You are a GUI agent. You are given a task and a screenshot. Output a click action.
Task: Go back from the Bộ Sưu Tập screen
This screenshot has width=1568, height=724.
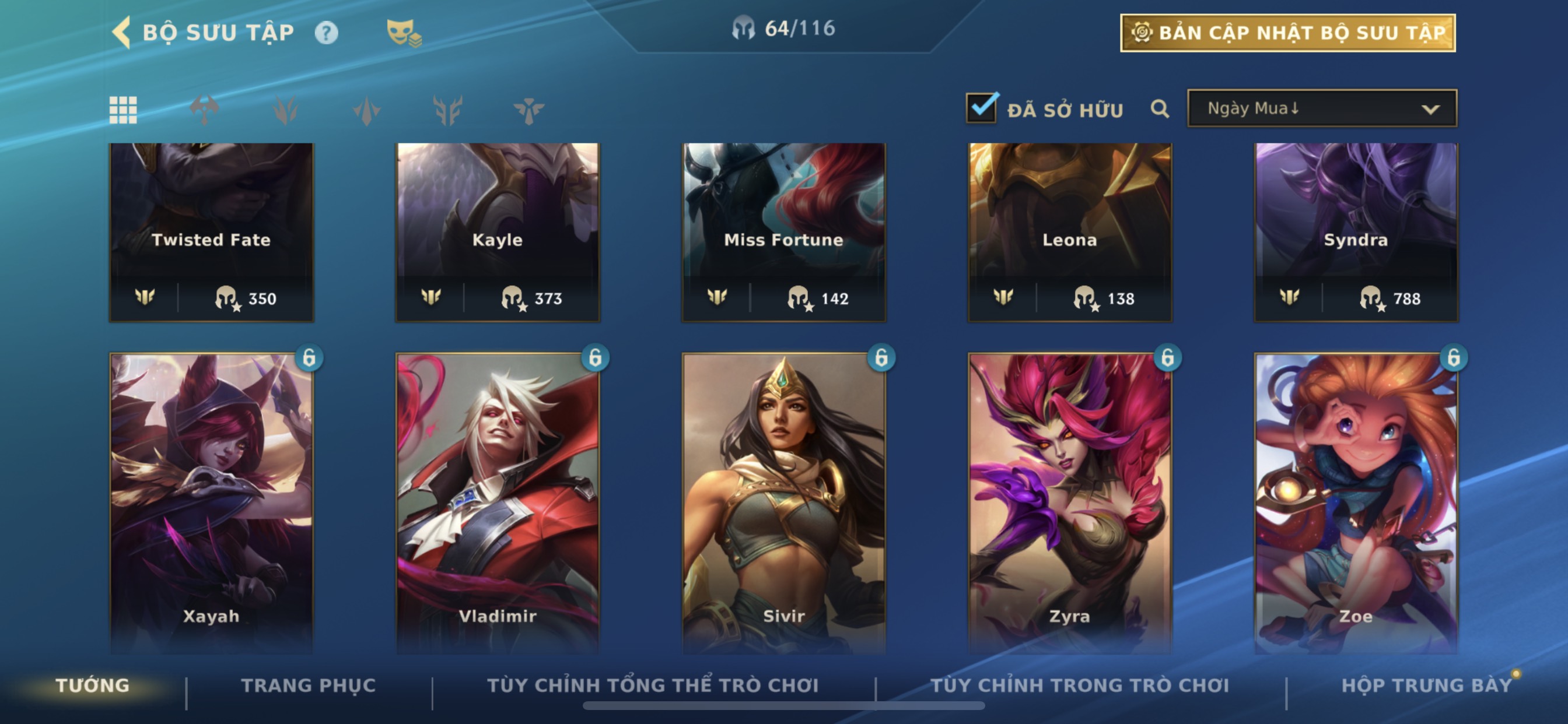(x=122, y=32)
